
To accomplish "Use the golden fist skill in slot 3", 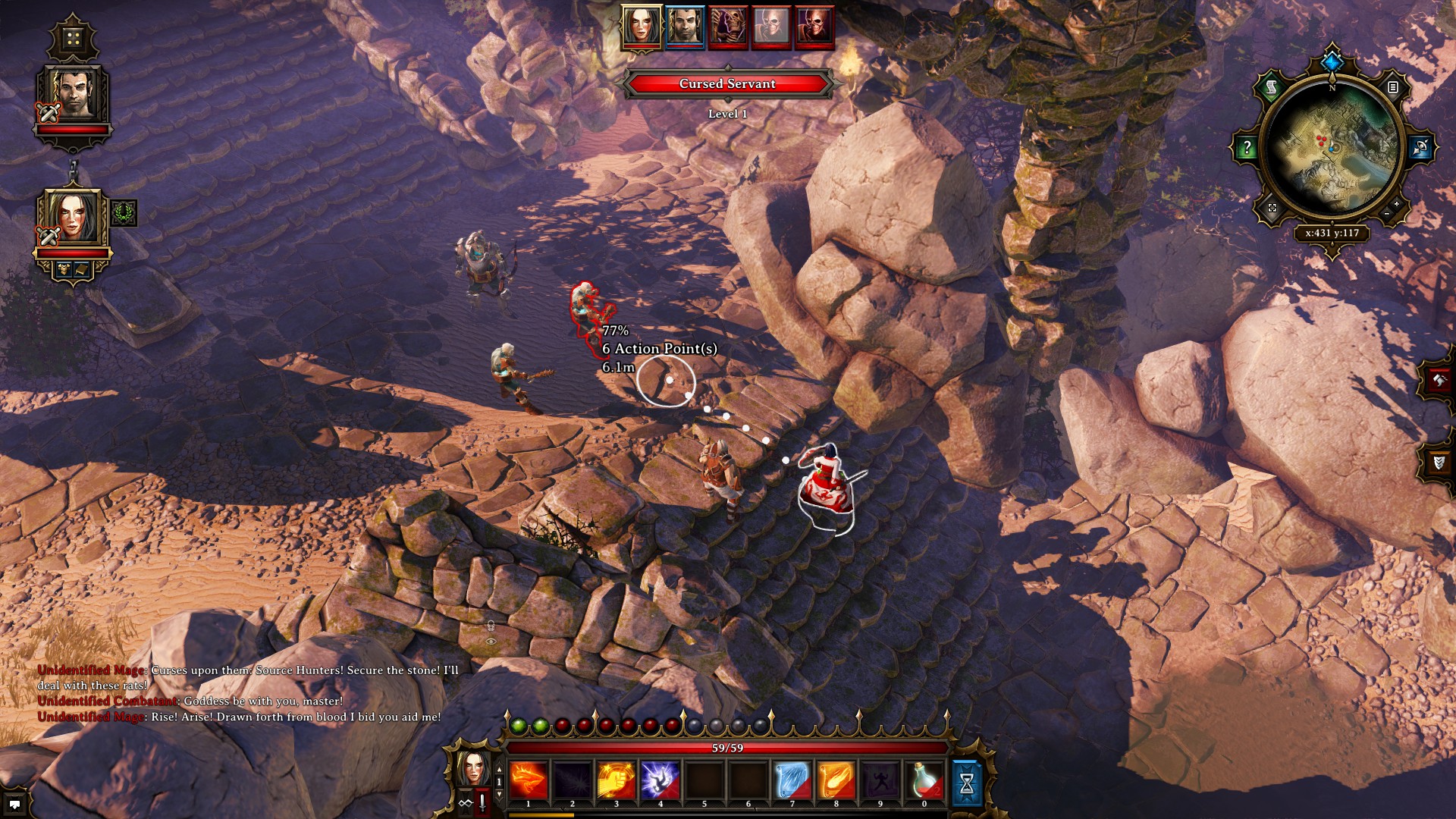I will point(617,780).
